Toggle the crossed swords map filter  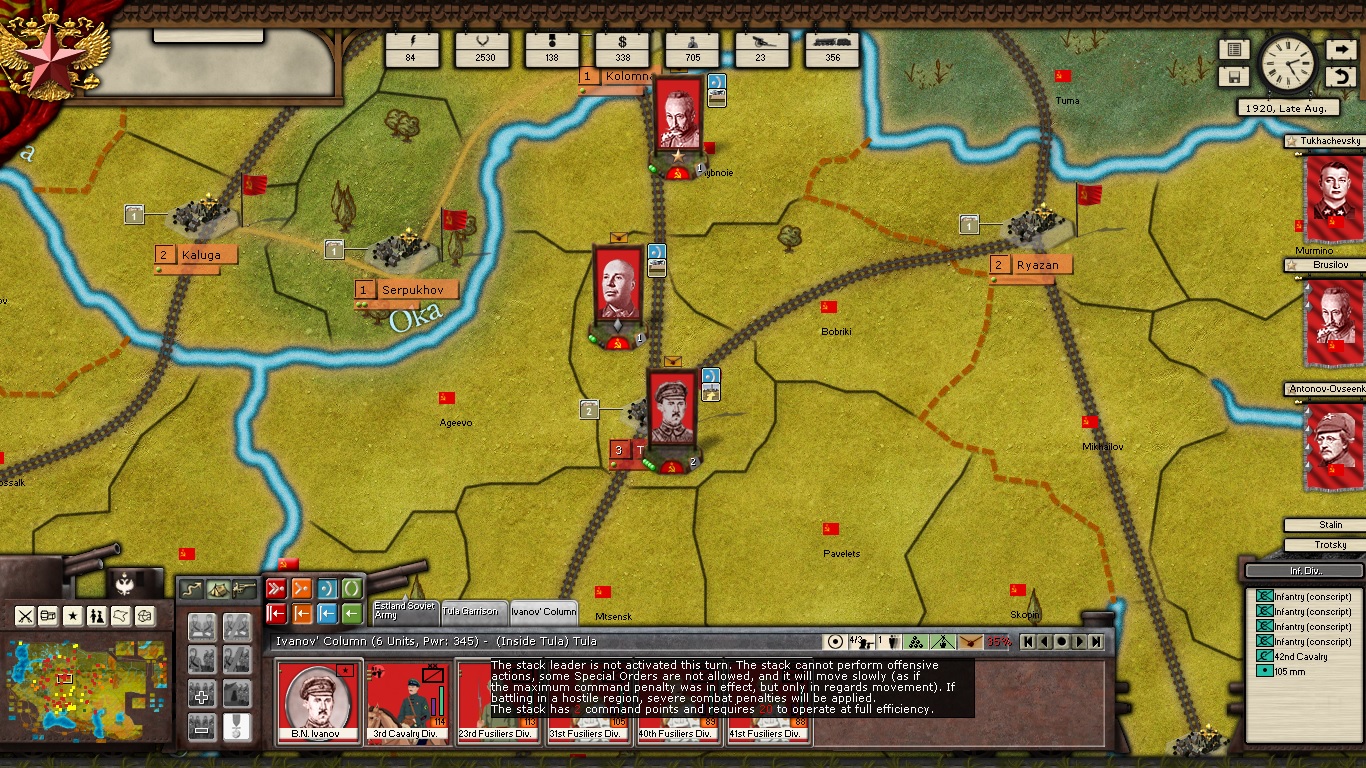[x=25, y=616]
